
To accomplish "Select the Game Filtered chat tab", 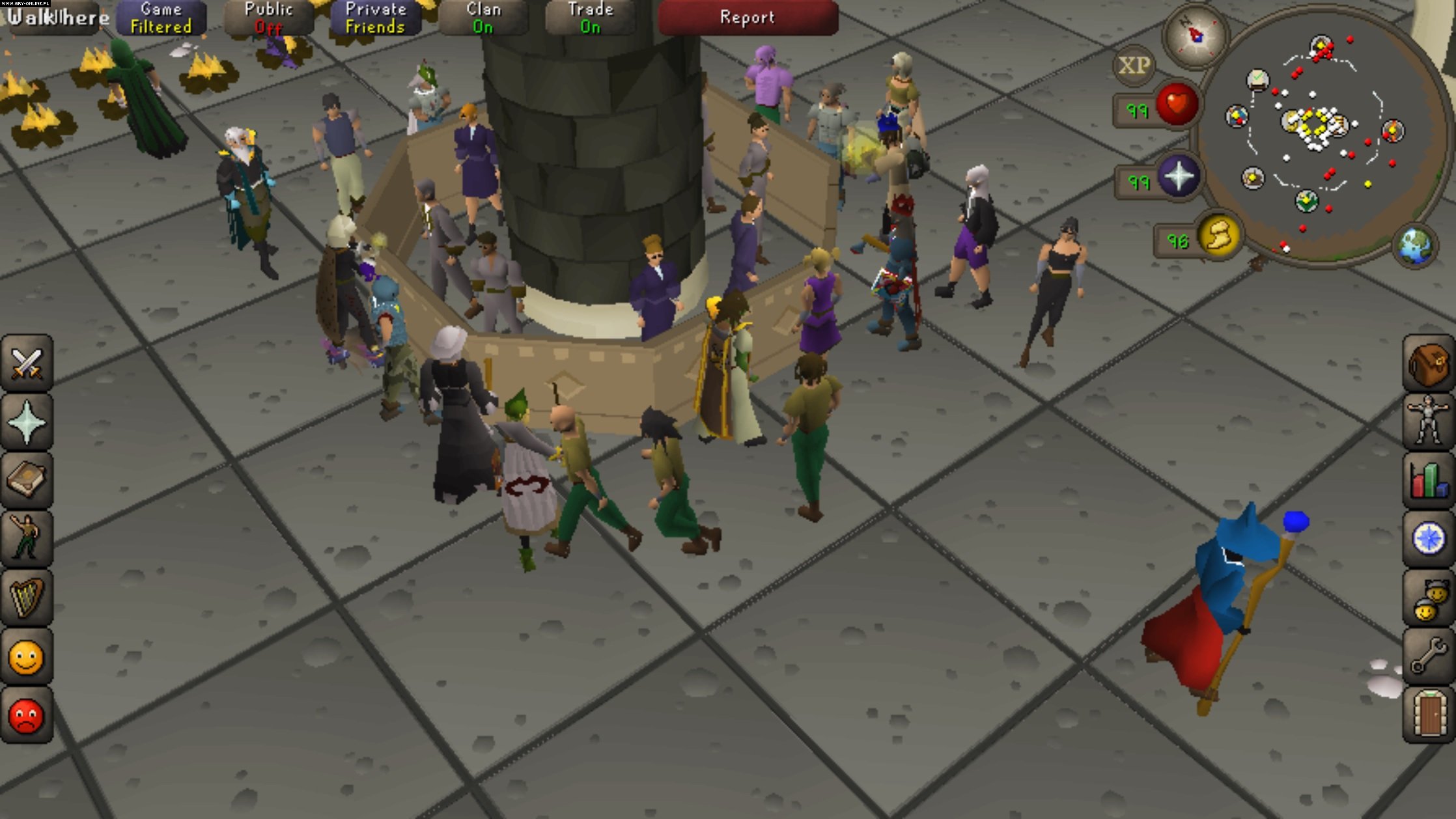I will 160,16.
